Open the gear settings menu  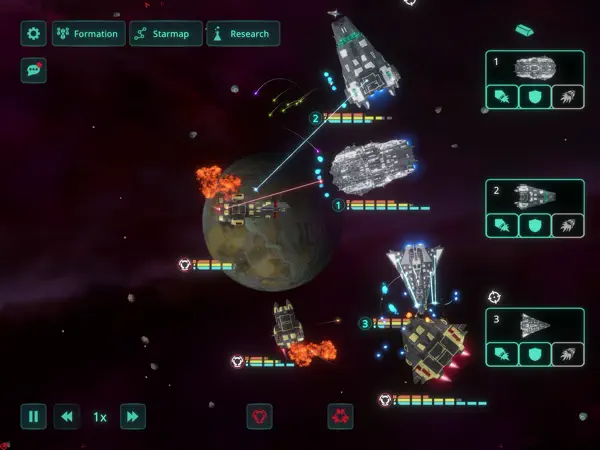tap(34, 34)
